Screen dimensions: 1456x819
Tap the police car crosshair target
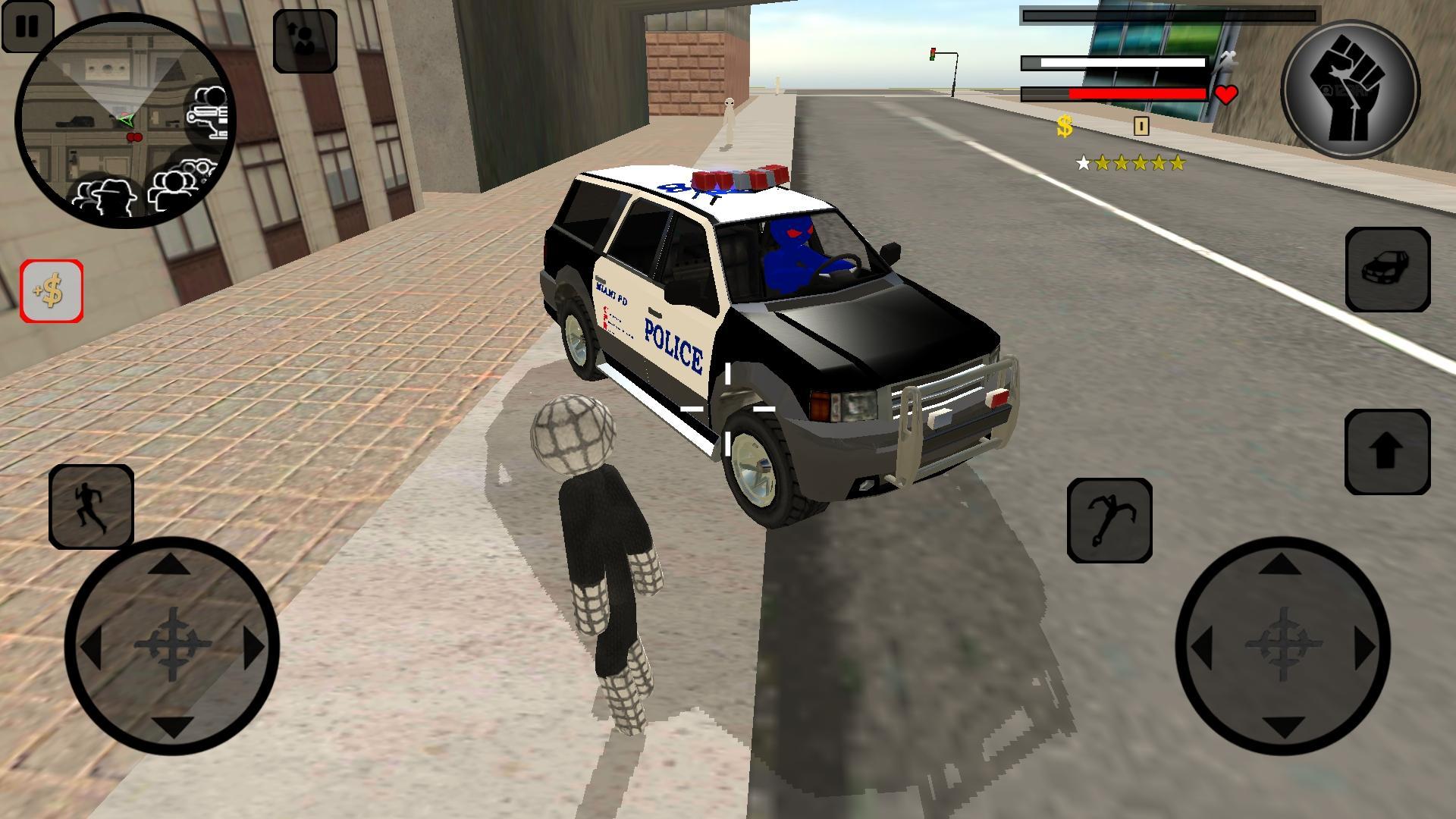[728, 409]
